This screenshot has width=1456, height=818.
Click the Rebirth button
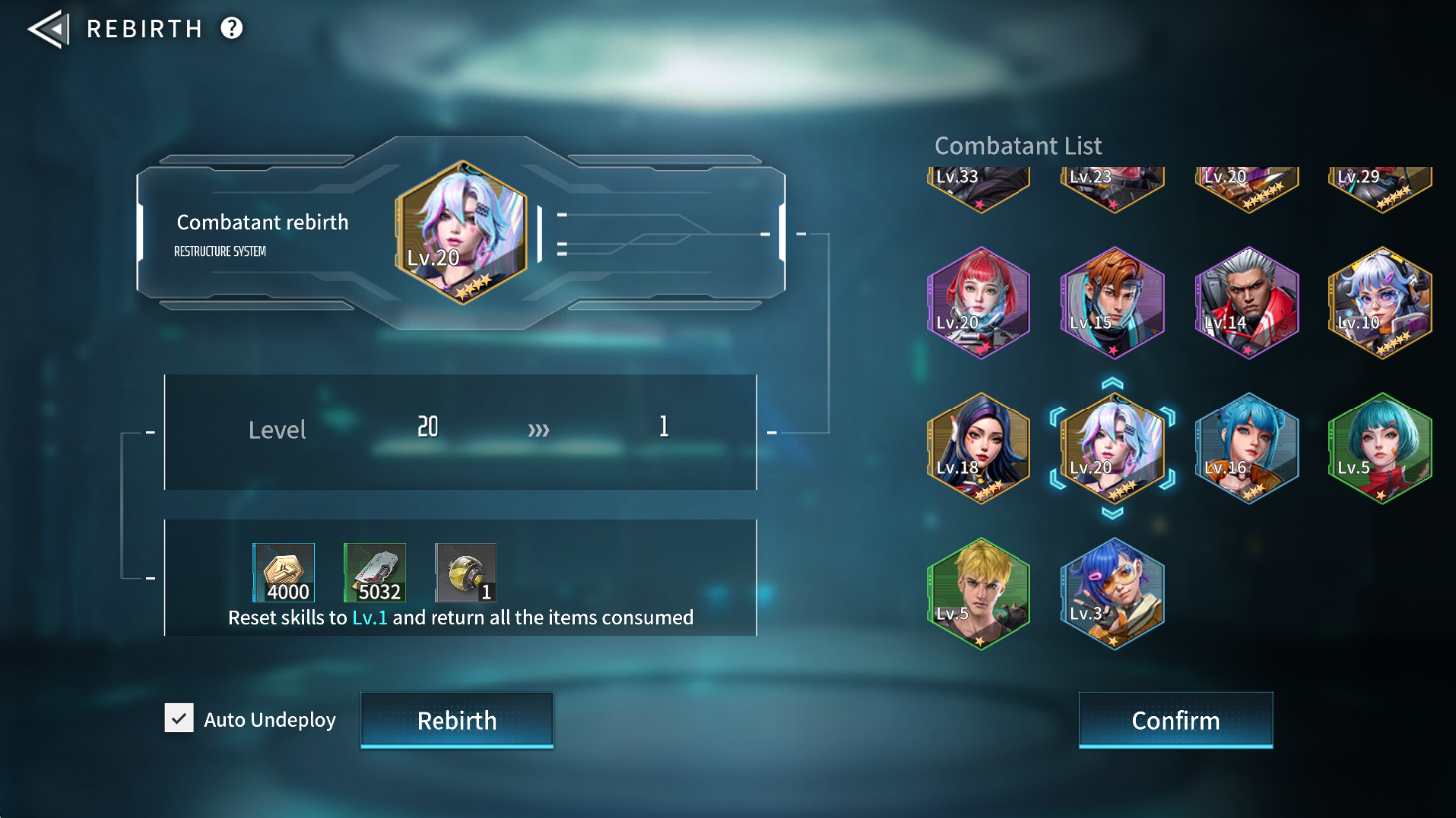tap(456, 720)
